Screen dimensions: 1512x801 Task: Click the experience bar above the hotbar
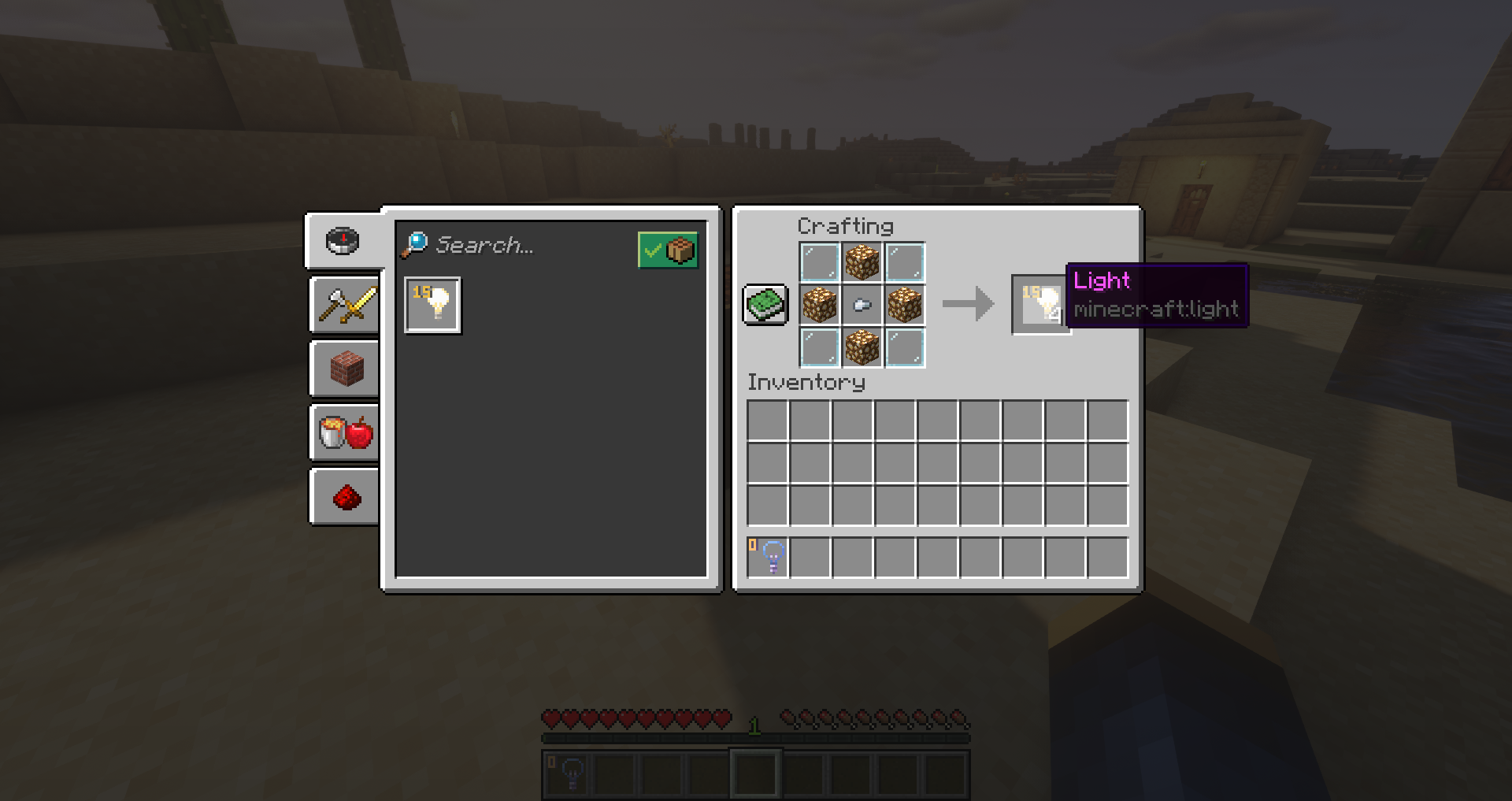(754, 739)
